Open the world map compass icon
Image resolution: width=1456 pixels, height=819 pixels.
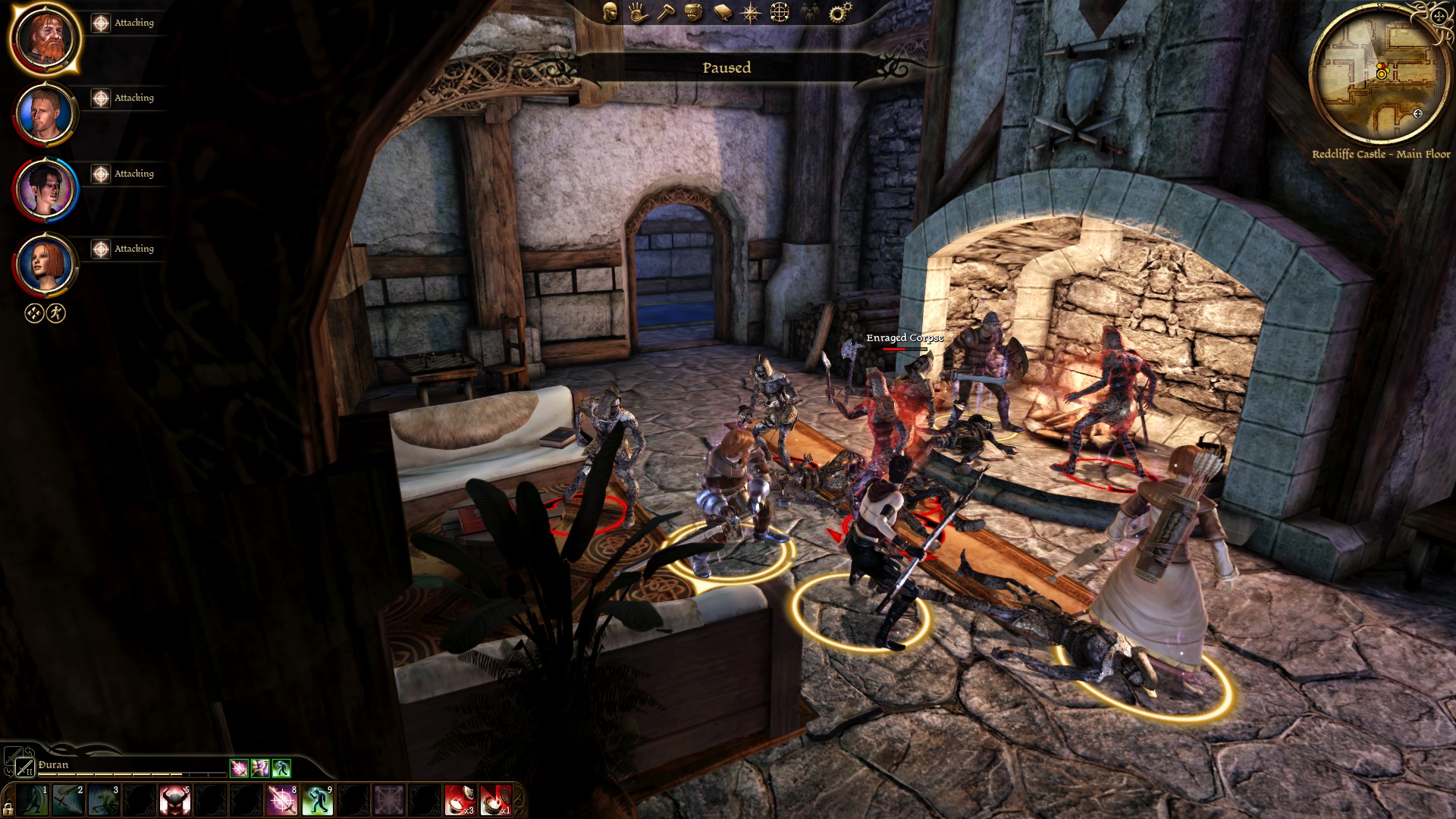click(x=751, y=12)
